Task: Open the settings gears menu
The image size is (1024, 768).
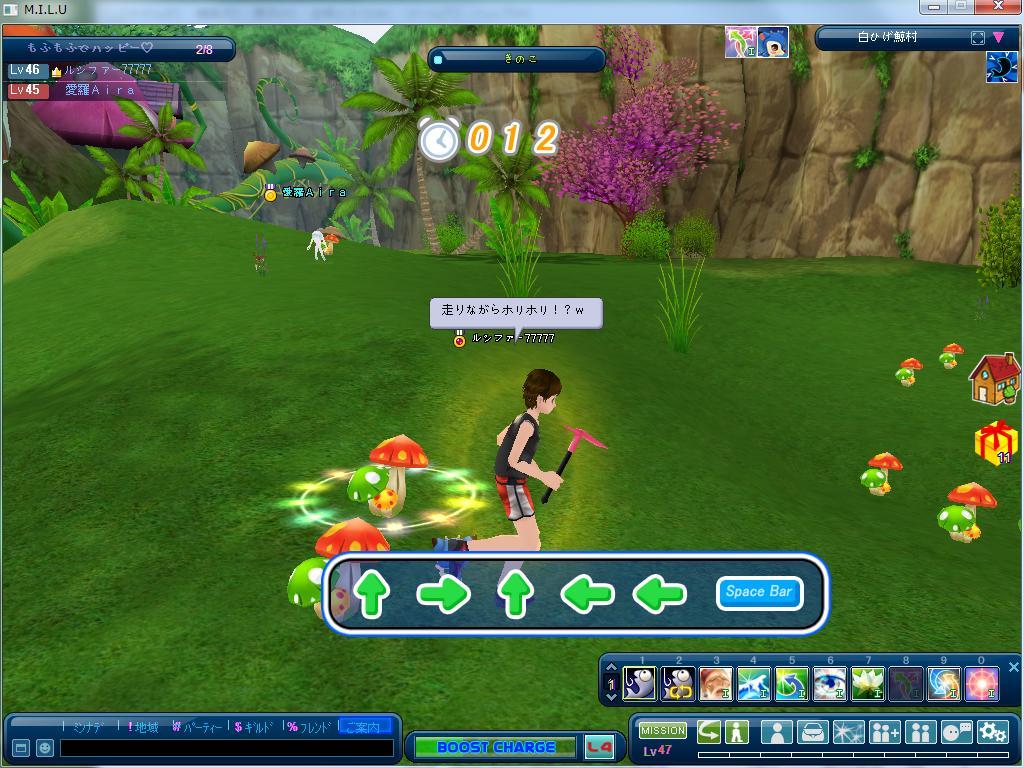Action: [992, 732]
